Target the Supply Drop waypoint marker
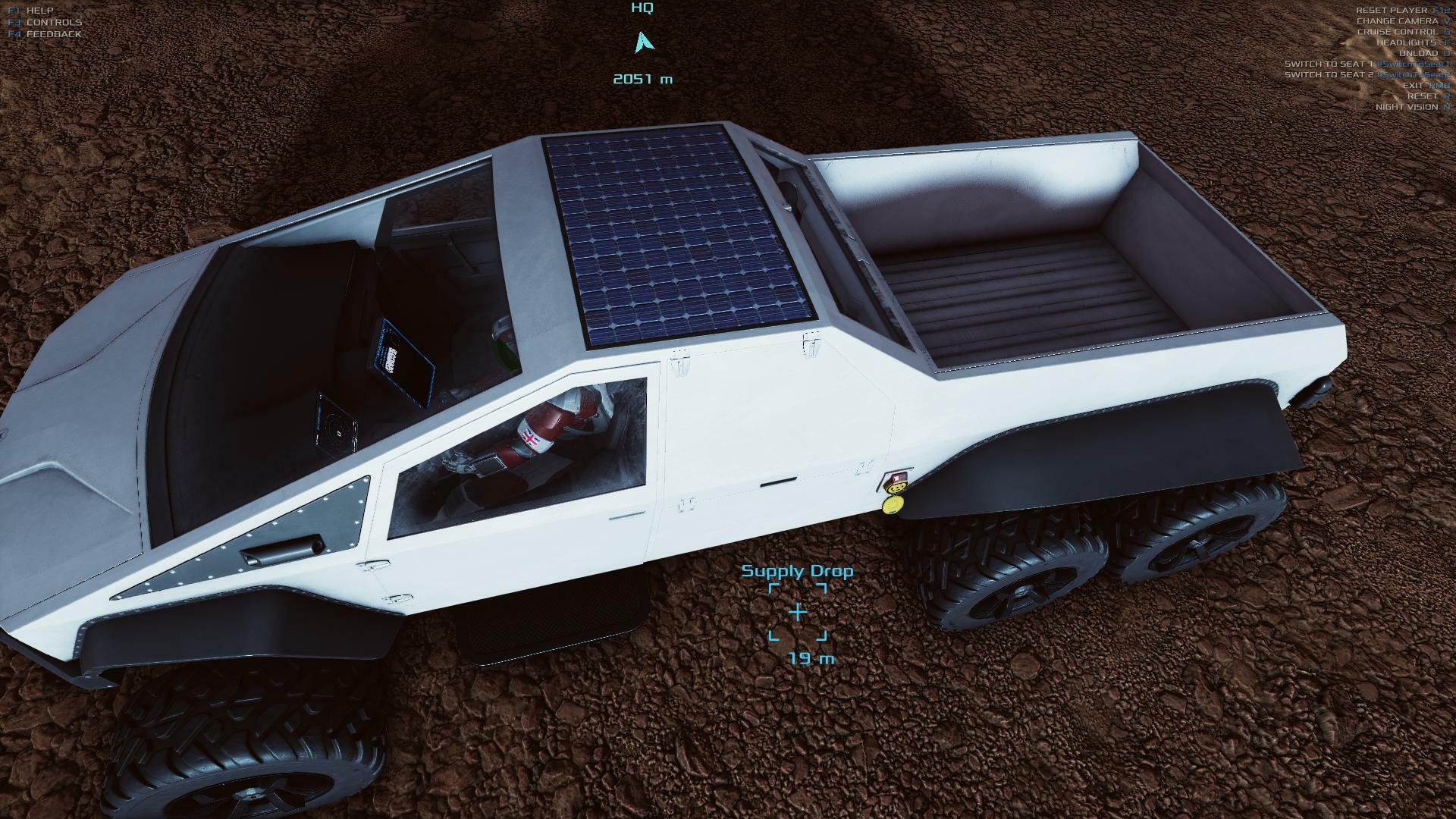Viewport: 1456px width, 819px height. pyautogui.click(x=798, y=612)
